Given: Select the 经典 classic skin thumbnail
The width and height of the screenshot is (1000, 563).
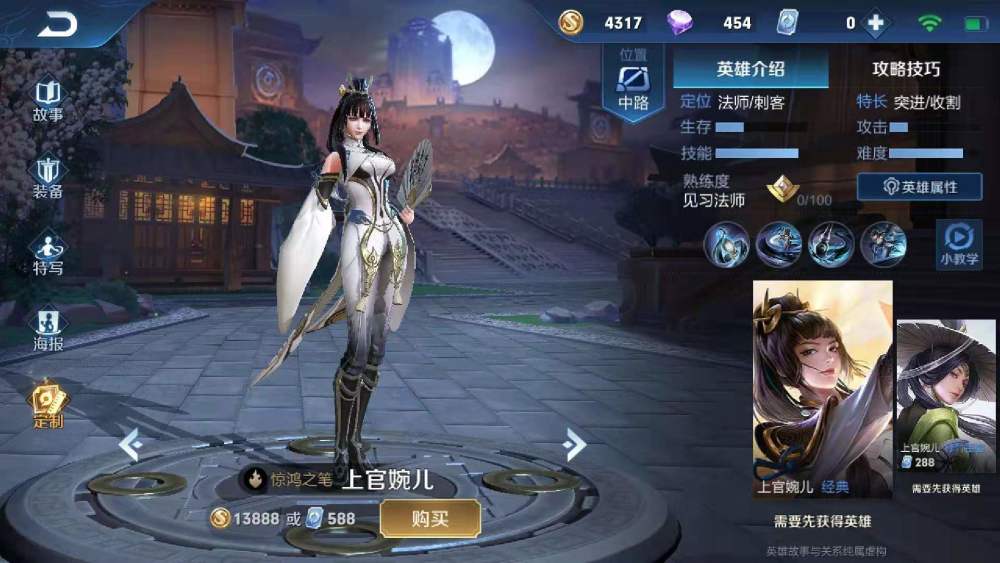Looking at the screenshot, I should tap(822, 389).
